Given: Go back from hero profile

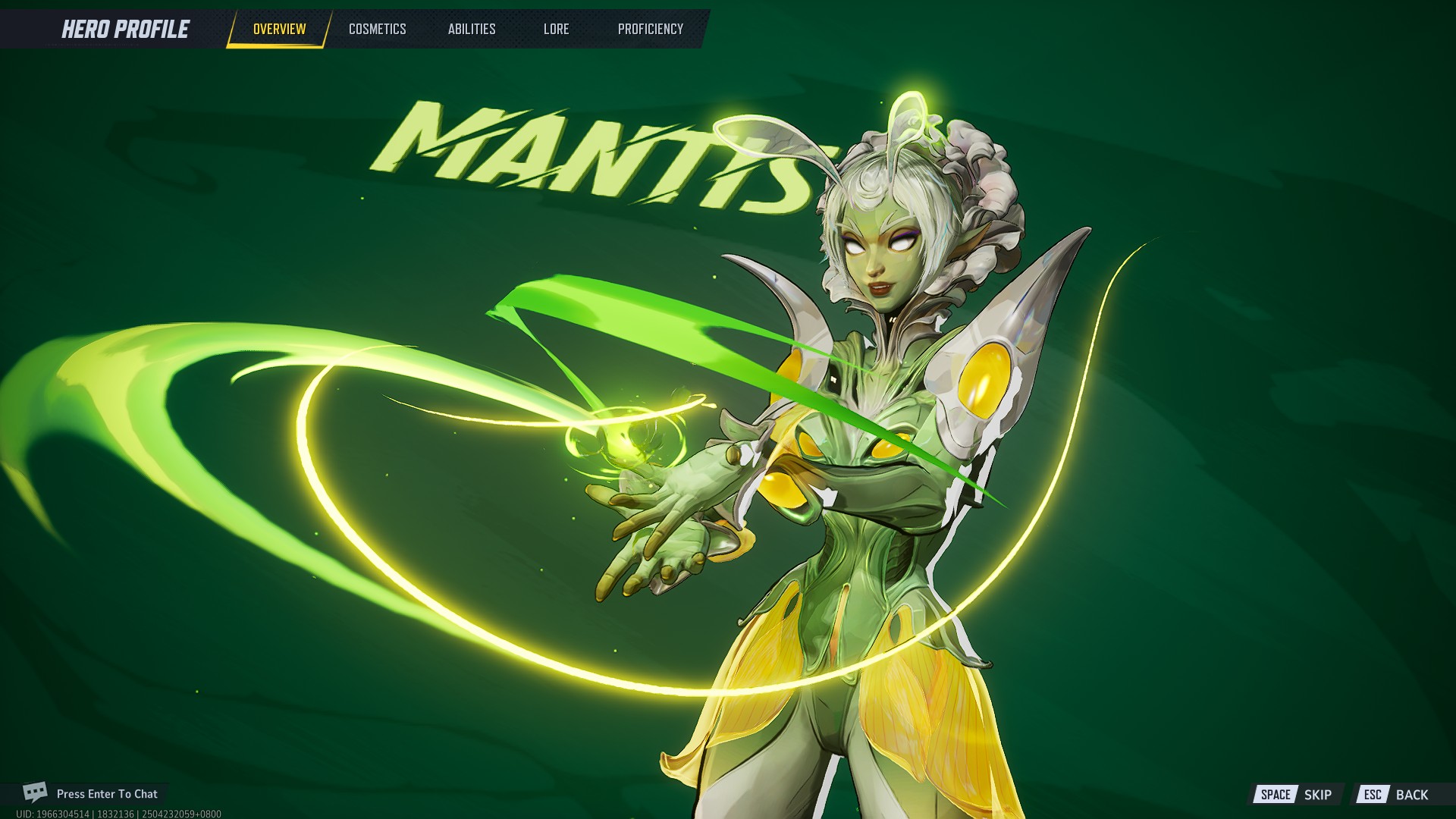Looking at the screenshot, I should 1396,795.
